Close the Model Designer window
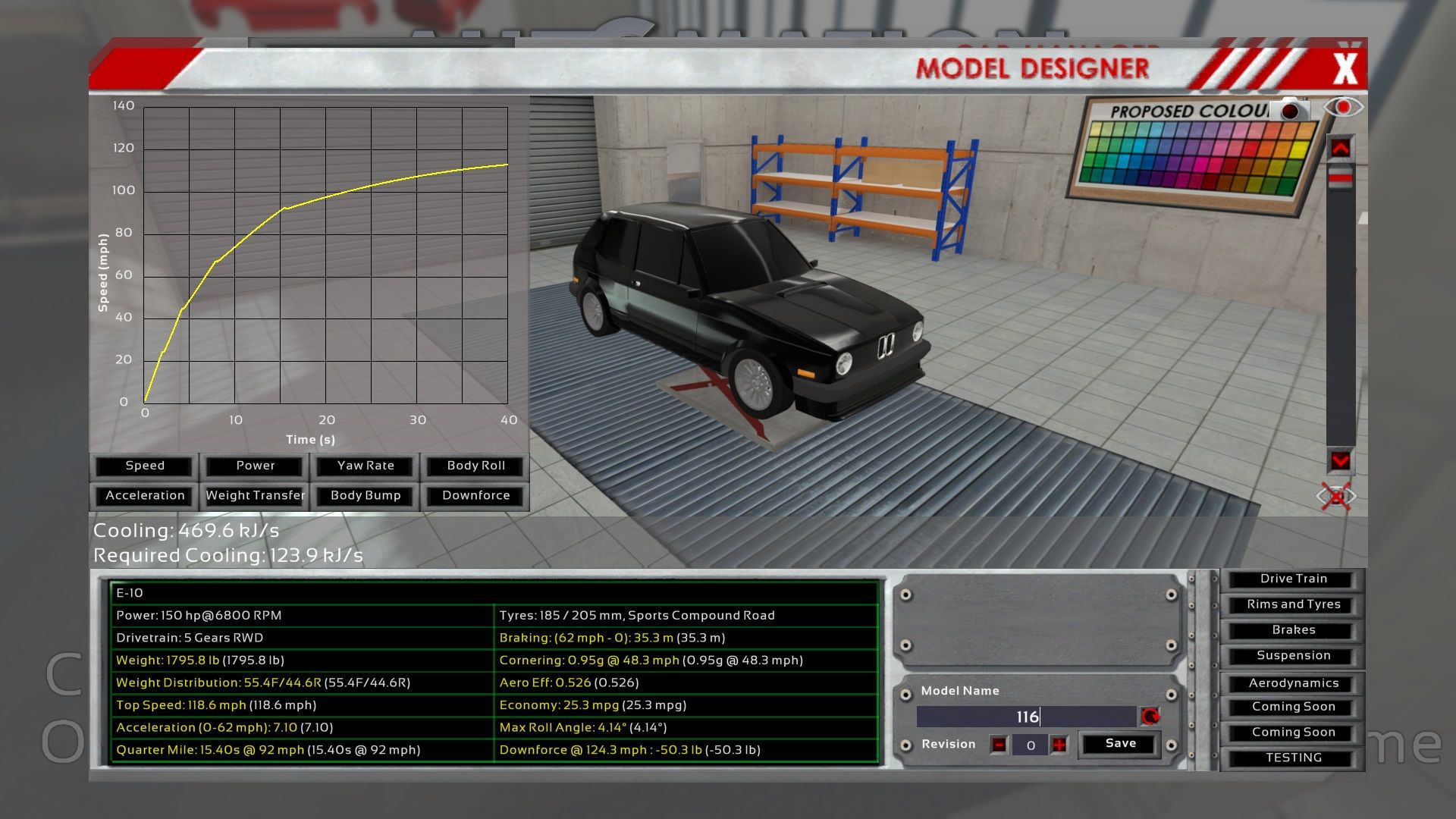The image size is (1456, 819). tap(1345, 68)
